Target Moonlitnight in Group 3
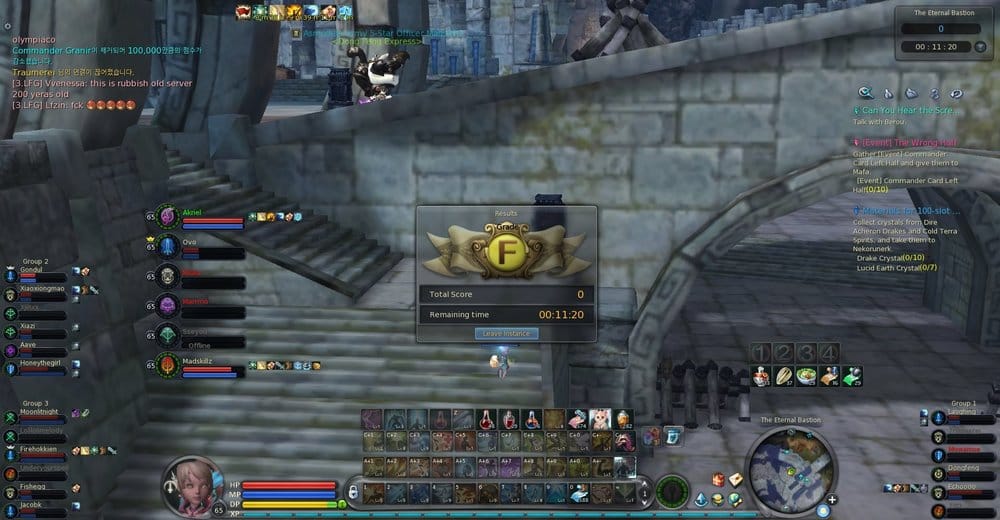 [x=38, y=415]
